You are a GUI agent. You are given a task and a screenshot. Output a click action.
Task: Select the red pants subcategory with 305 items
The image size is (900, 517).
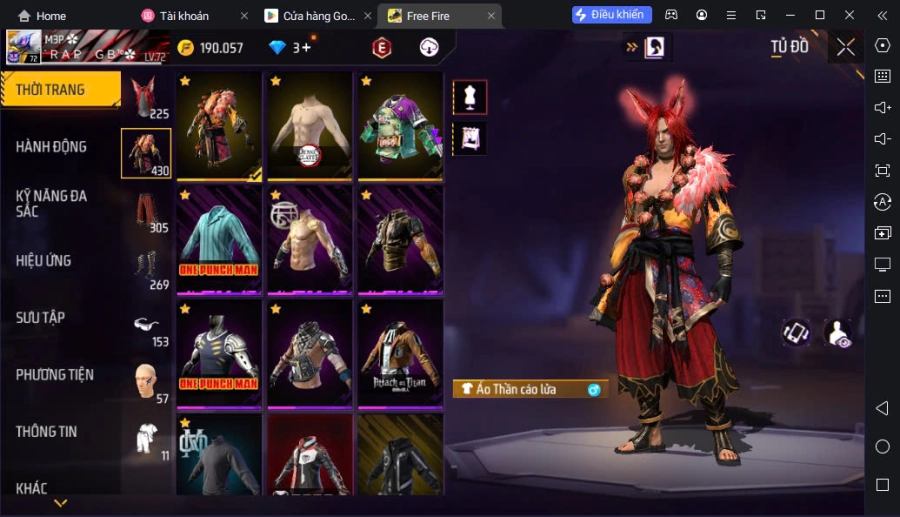[x=146, y=211]
